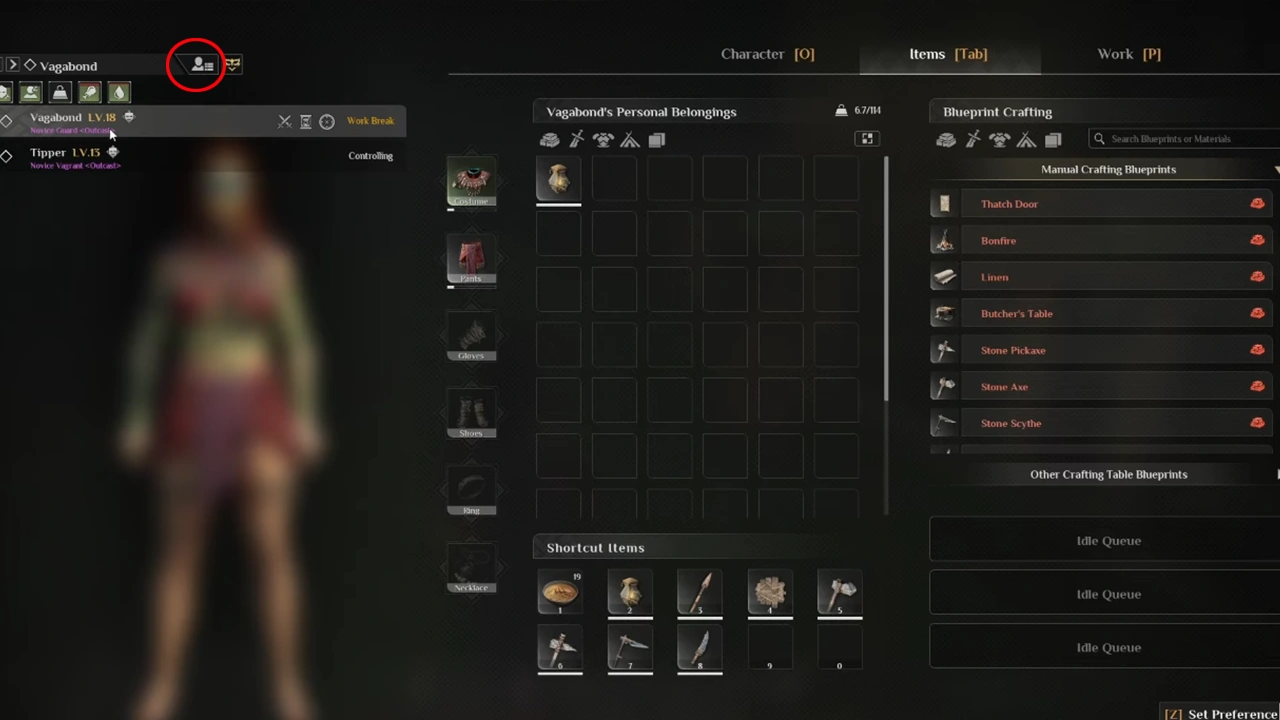The width and height of the screenshot is (1280, 720).
Task: Focus the Search Blueprints or Materials field
Action: [1185, 139]
